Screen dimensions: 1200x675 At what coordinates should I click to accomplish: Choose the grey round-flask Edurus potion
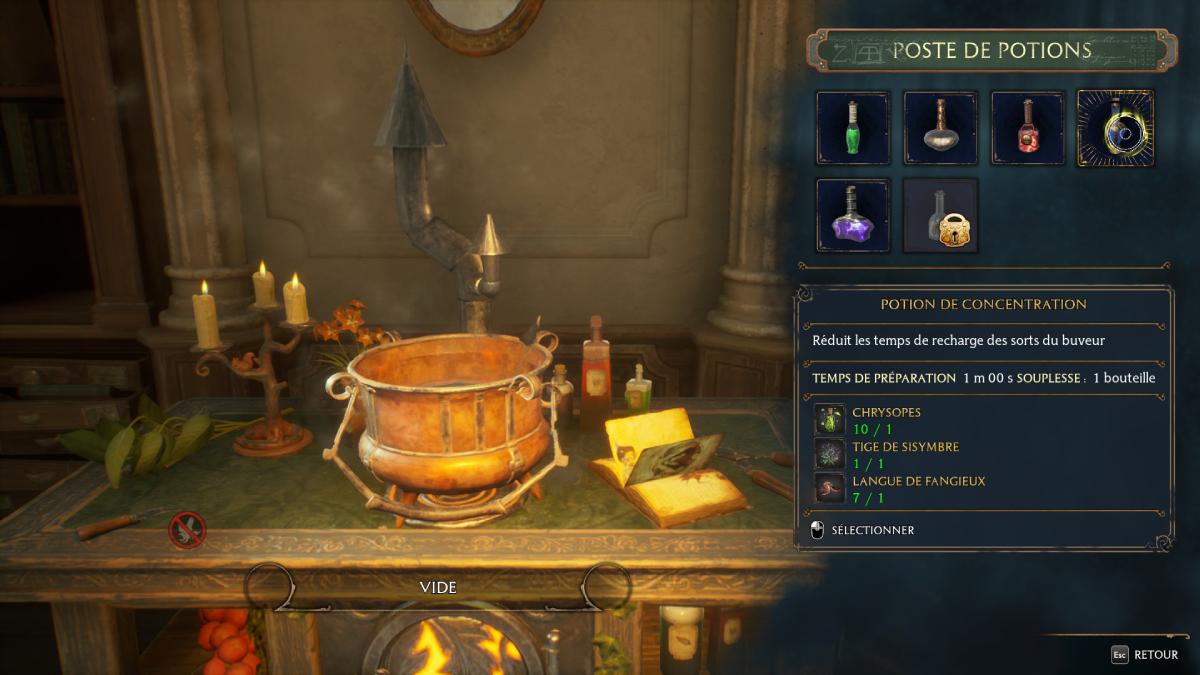[x=940, y=128]
